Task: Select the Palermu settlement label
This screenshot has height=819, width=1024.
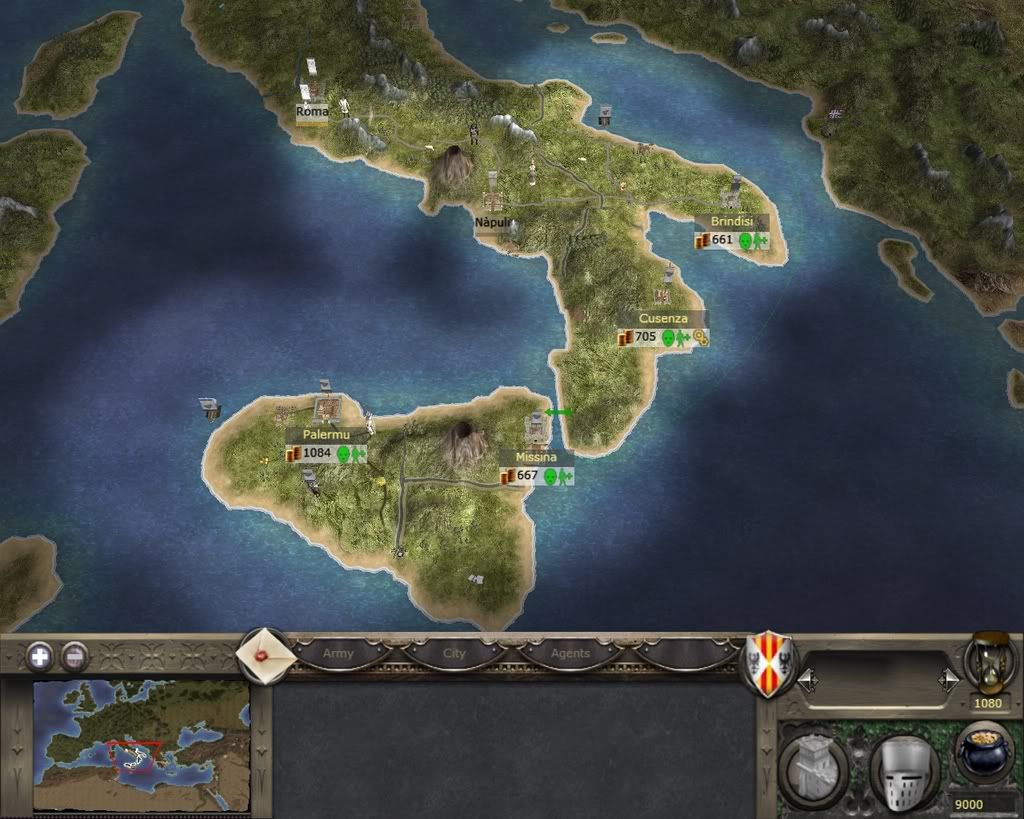Action: tap(326, 436)
